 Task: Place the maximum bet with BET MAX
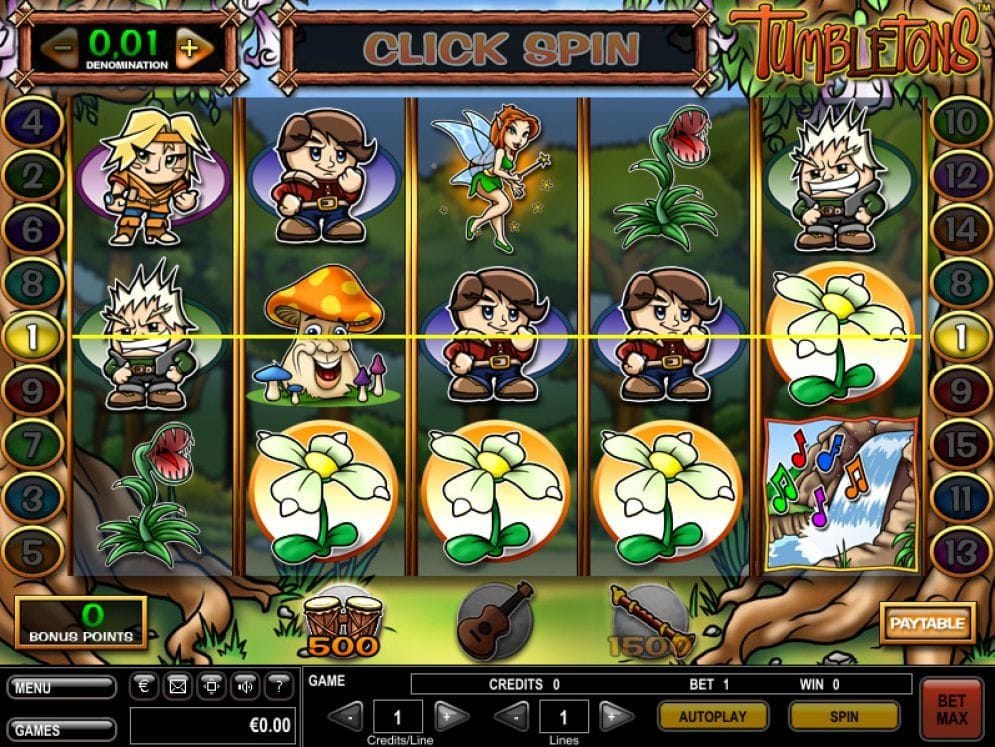[952, 709]
